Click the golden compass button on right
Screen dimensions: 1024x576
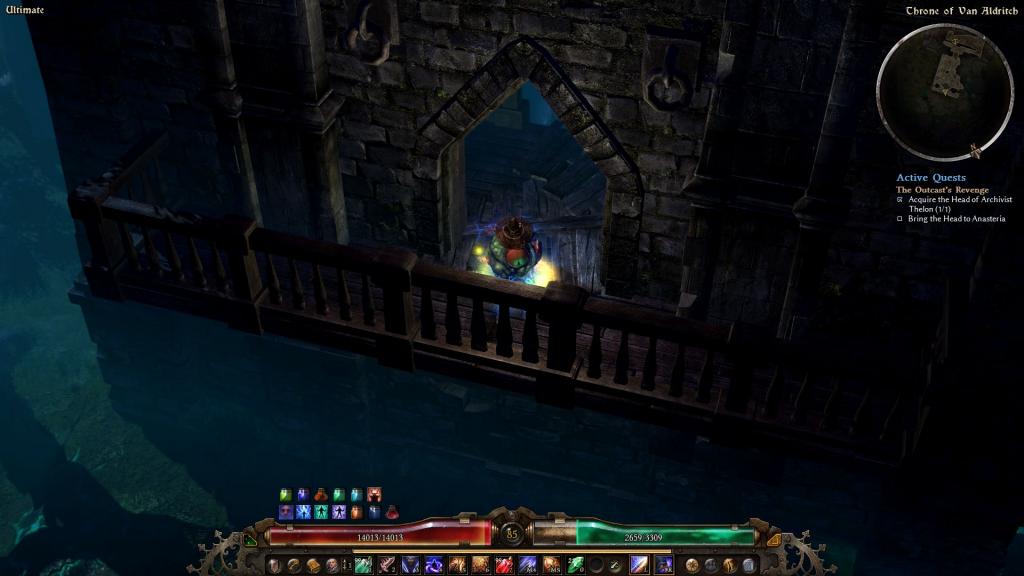click(690, 565)
